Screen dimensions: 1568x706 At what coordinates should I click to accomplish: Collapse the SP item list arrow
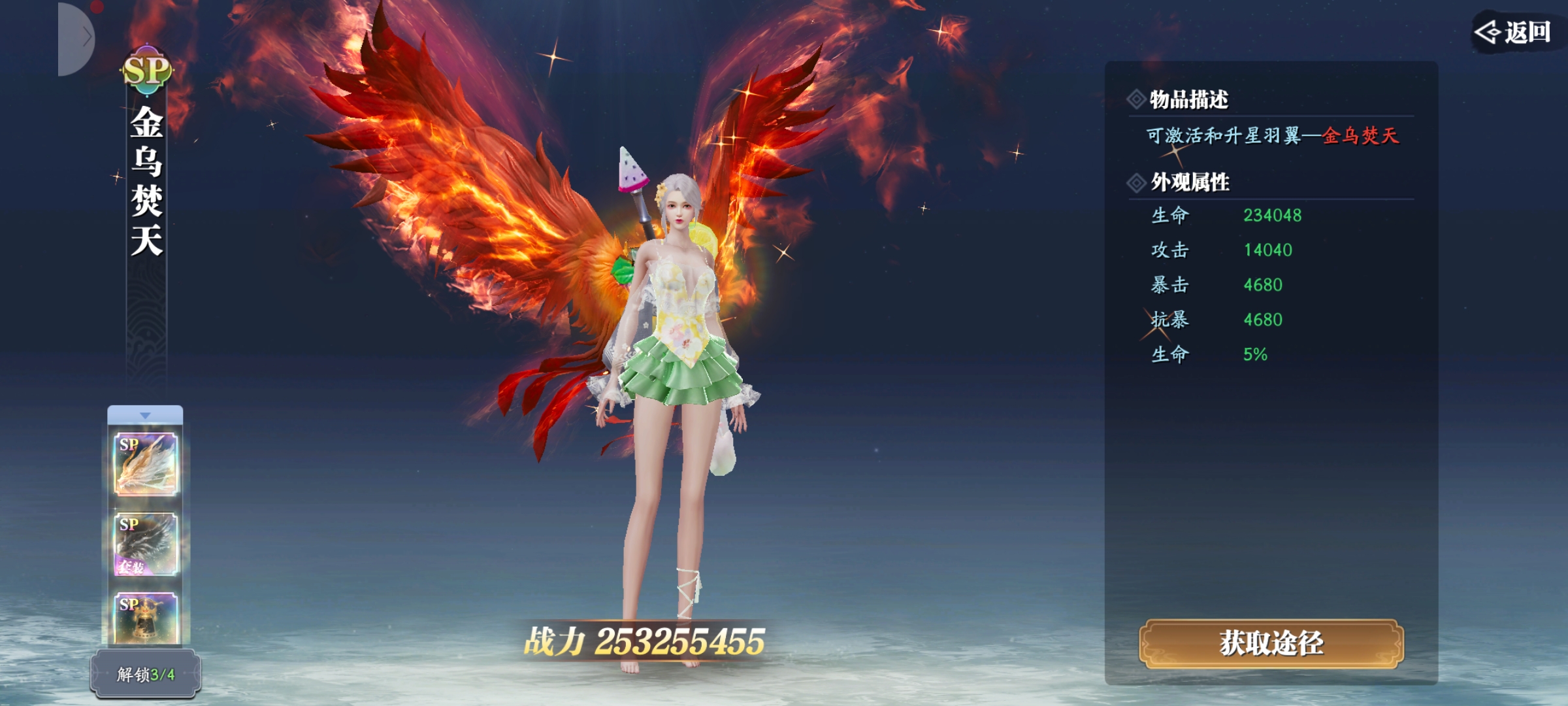[x=145, y=415]
